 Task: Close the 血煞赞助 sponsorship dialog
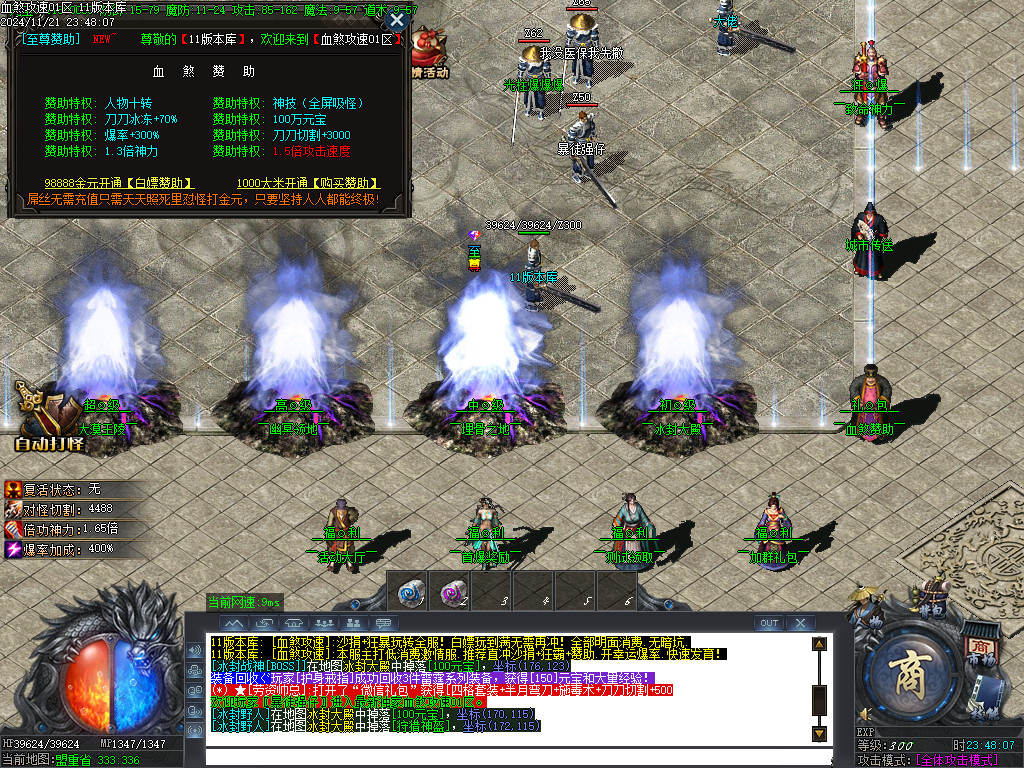[x=397, y=20]
